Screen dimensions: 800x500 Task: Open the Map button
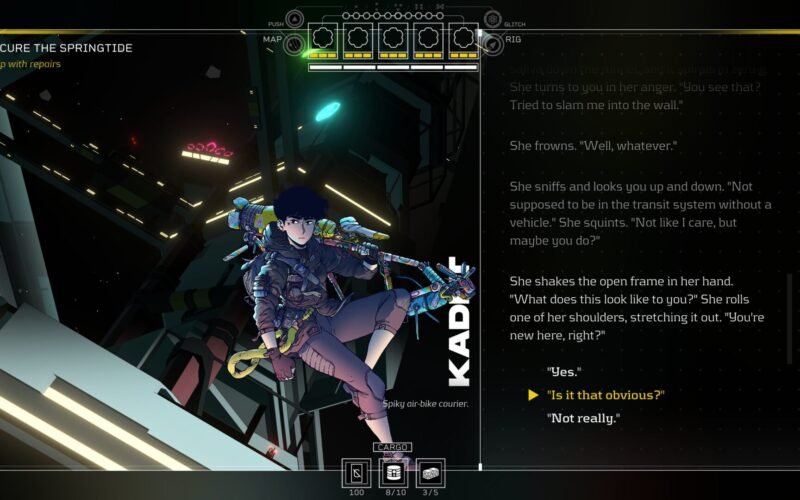(x=294, y=43)
